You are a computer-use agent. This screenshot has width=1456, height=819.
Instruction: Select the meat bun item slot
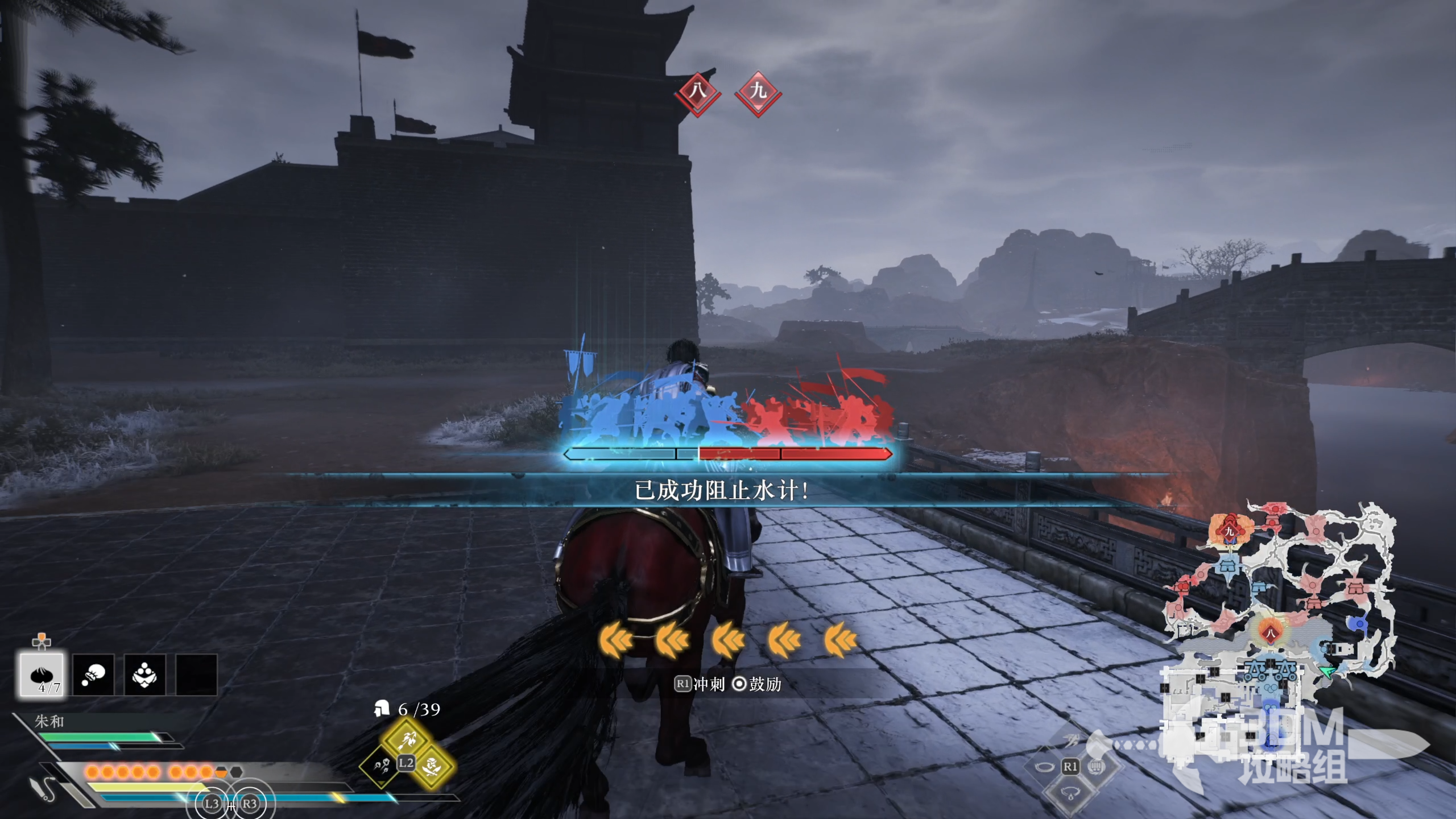42,675
